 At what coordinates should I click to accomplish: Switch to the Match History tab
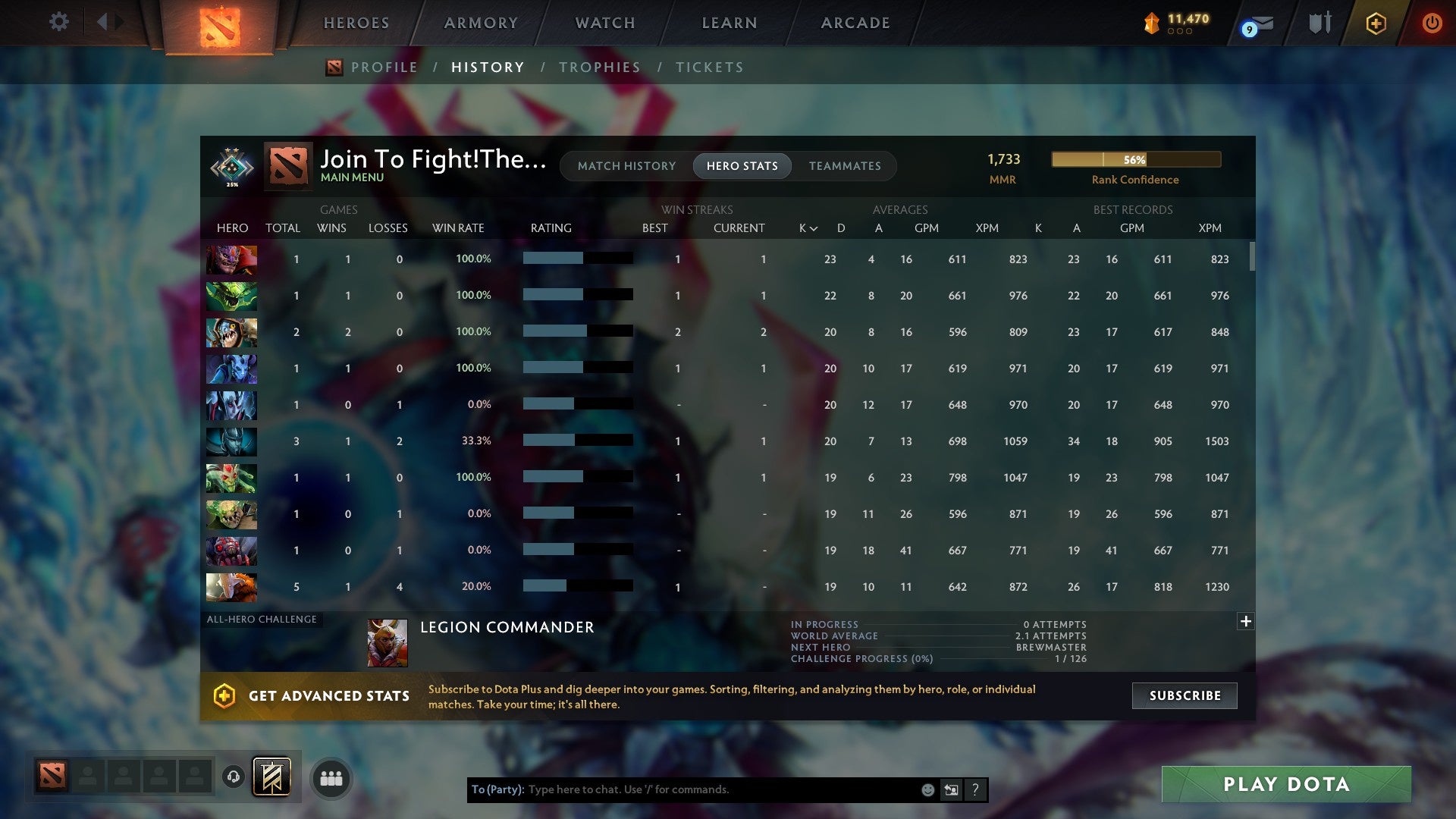click(x=626, y=165)
